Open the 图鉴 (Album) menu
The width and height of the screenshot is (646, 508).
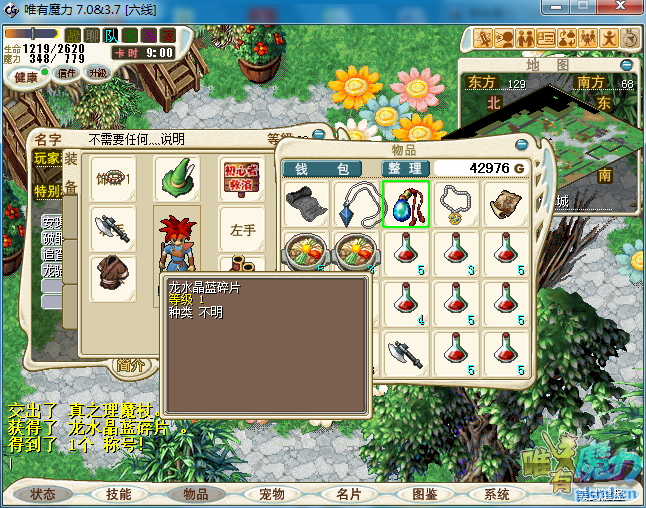(x=424, y=494)
